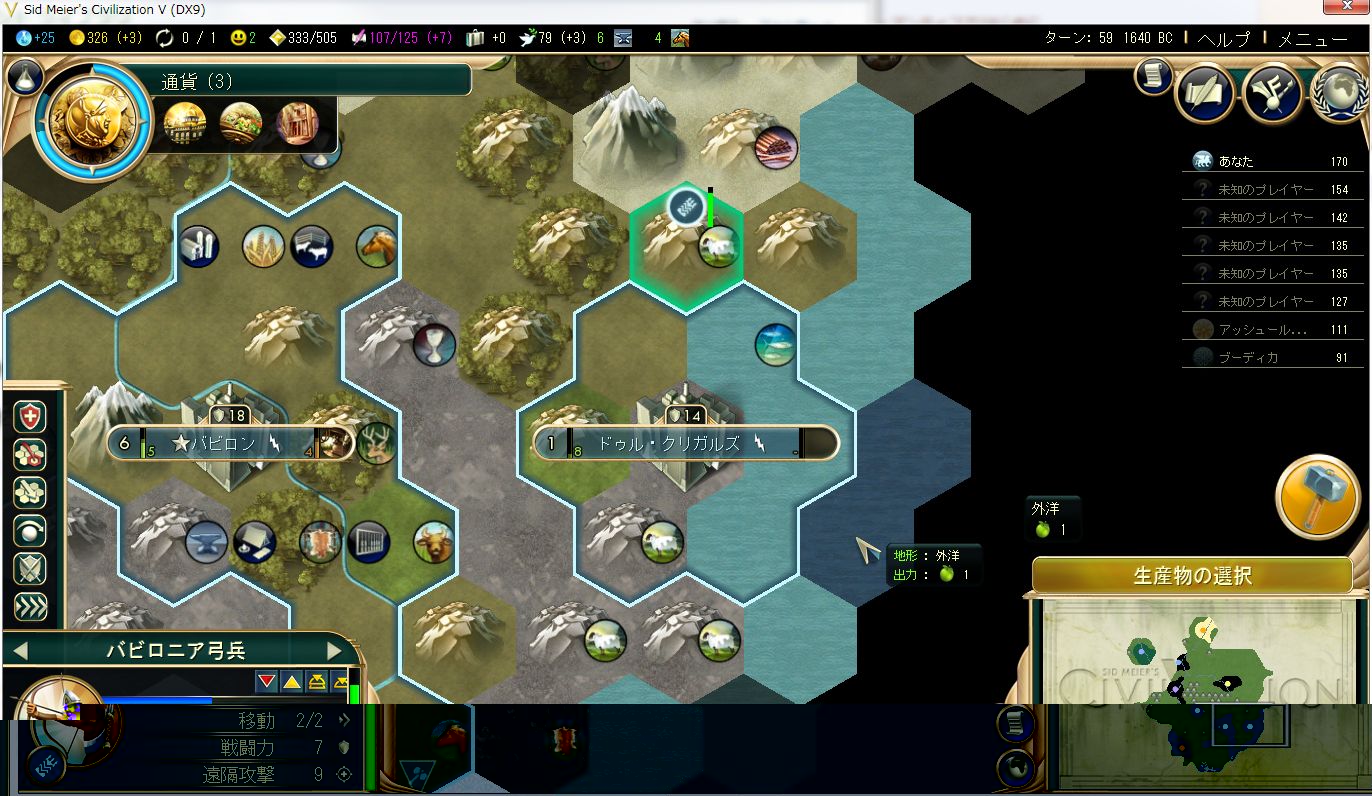
Task: Open the diplomacy globe button
Action: 1338,93
